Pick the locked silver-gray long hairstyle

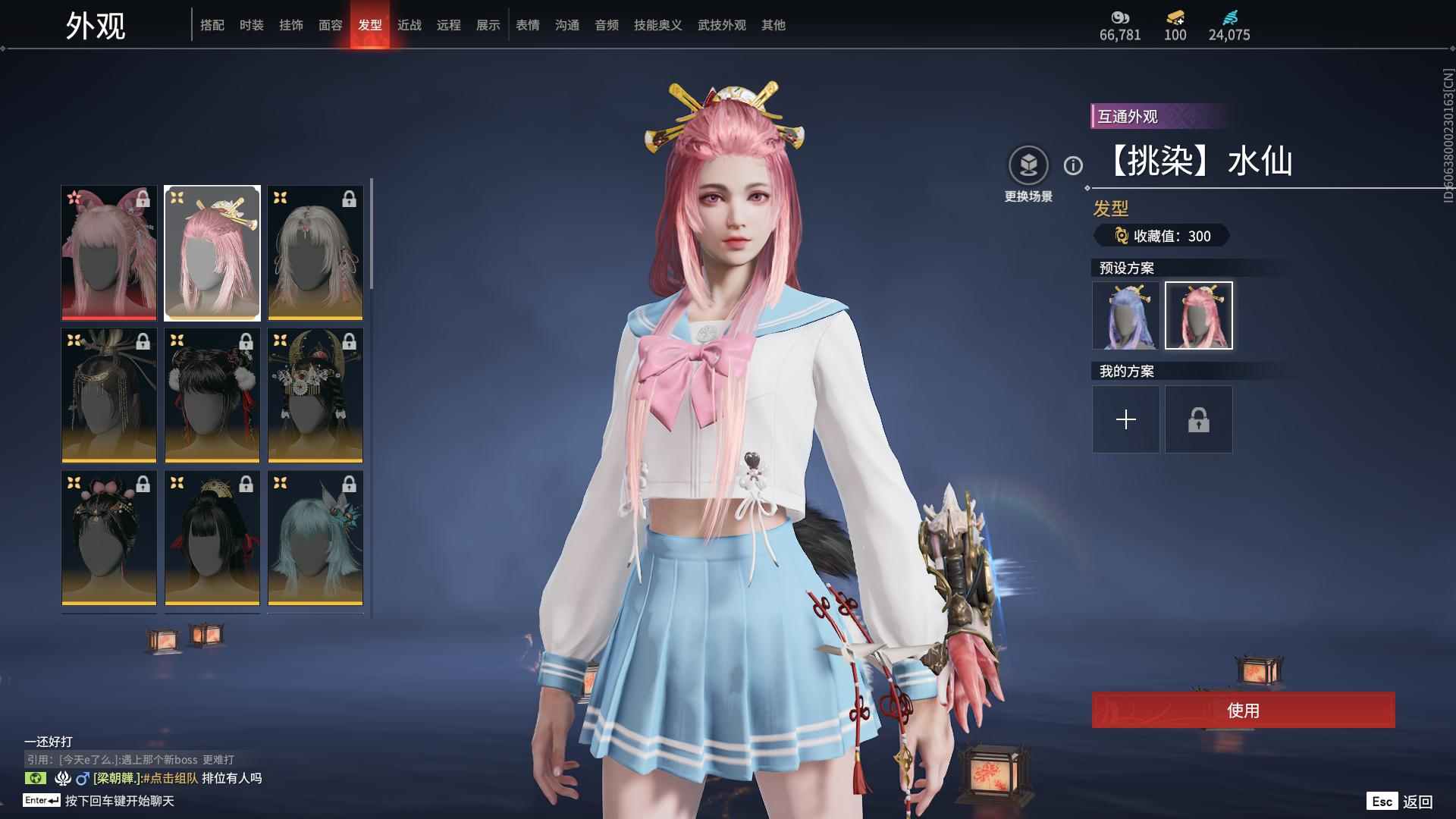pos(315,253)
